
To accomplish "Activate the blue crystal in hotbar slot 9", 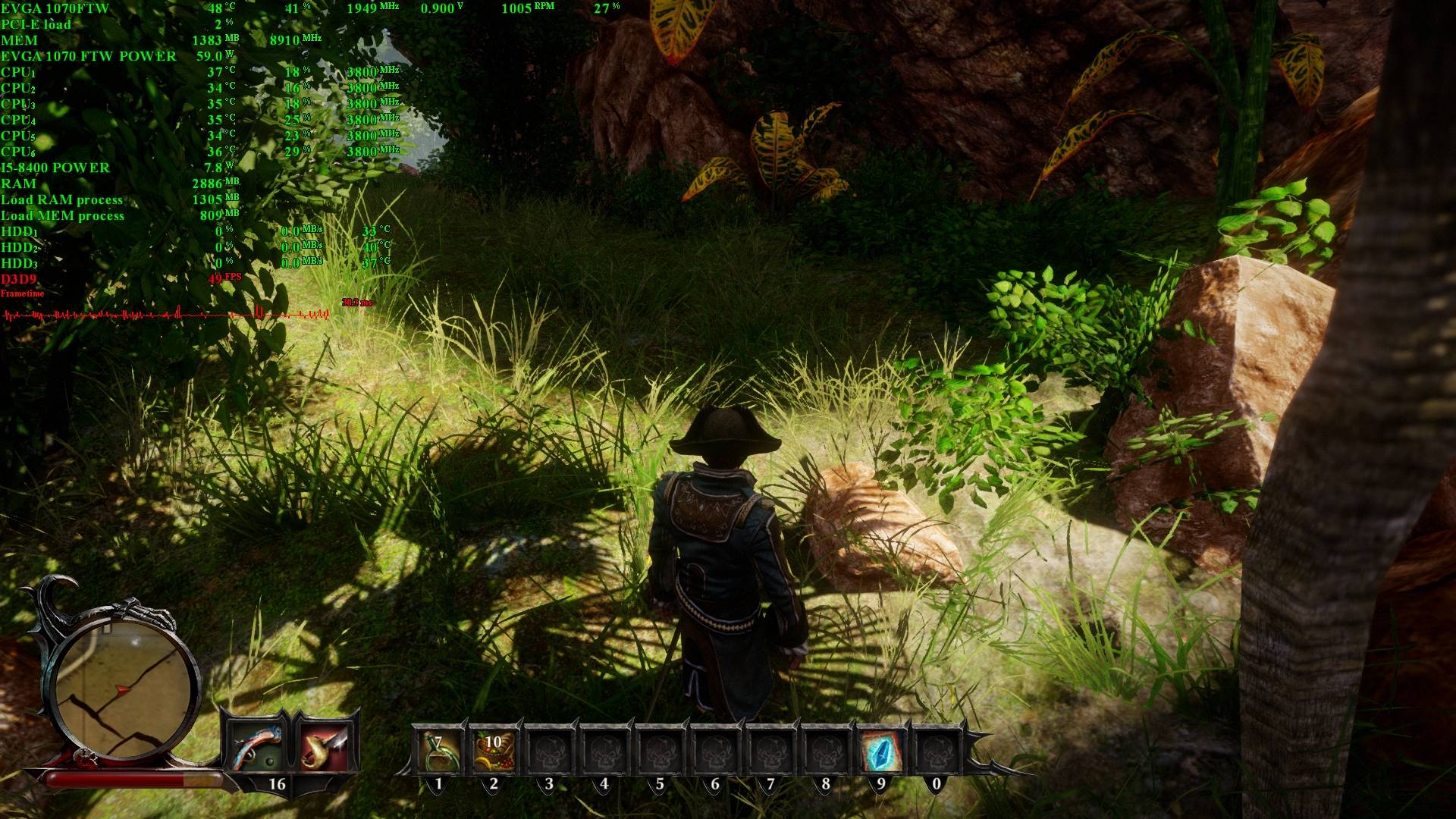I will (881, 751).
